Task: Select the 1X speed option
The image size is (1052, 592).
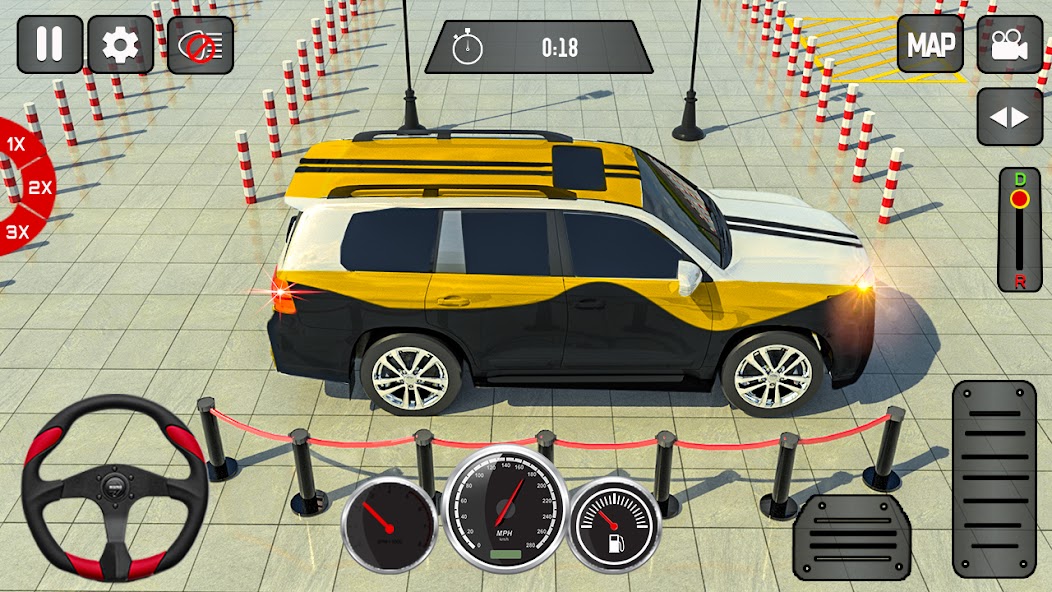Action: 16,145
